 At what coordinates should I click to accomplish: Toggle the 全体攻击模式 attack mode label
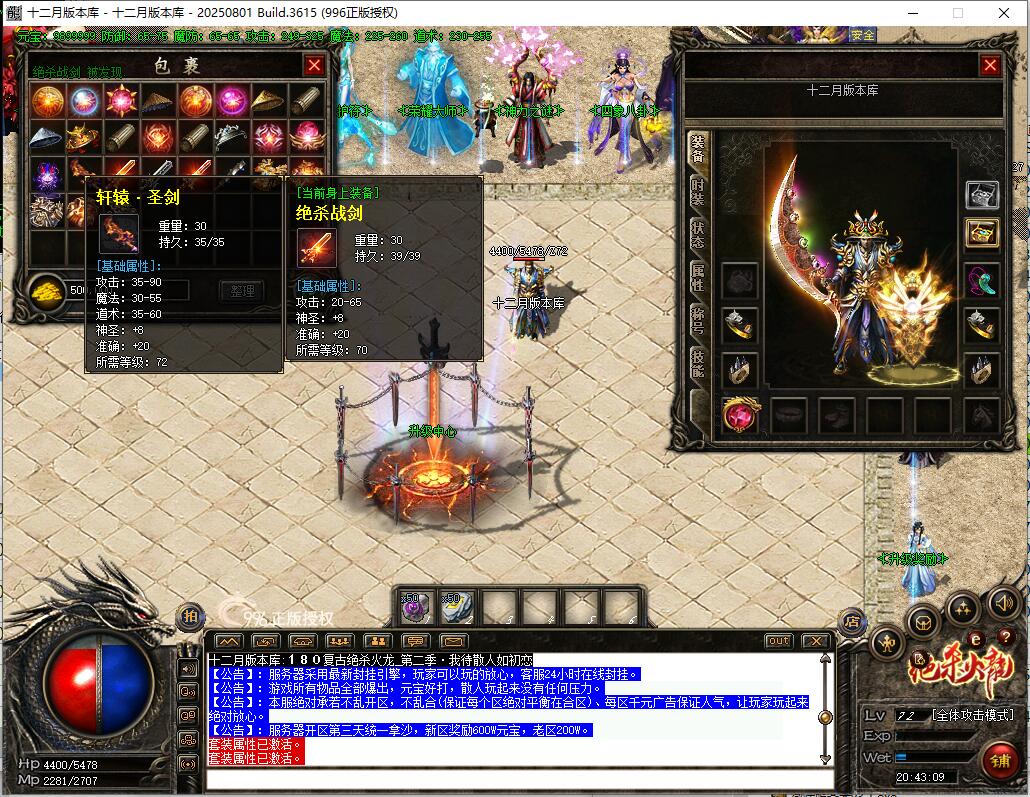(972, 715)
